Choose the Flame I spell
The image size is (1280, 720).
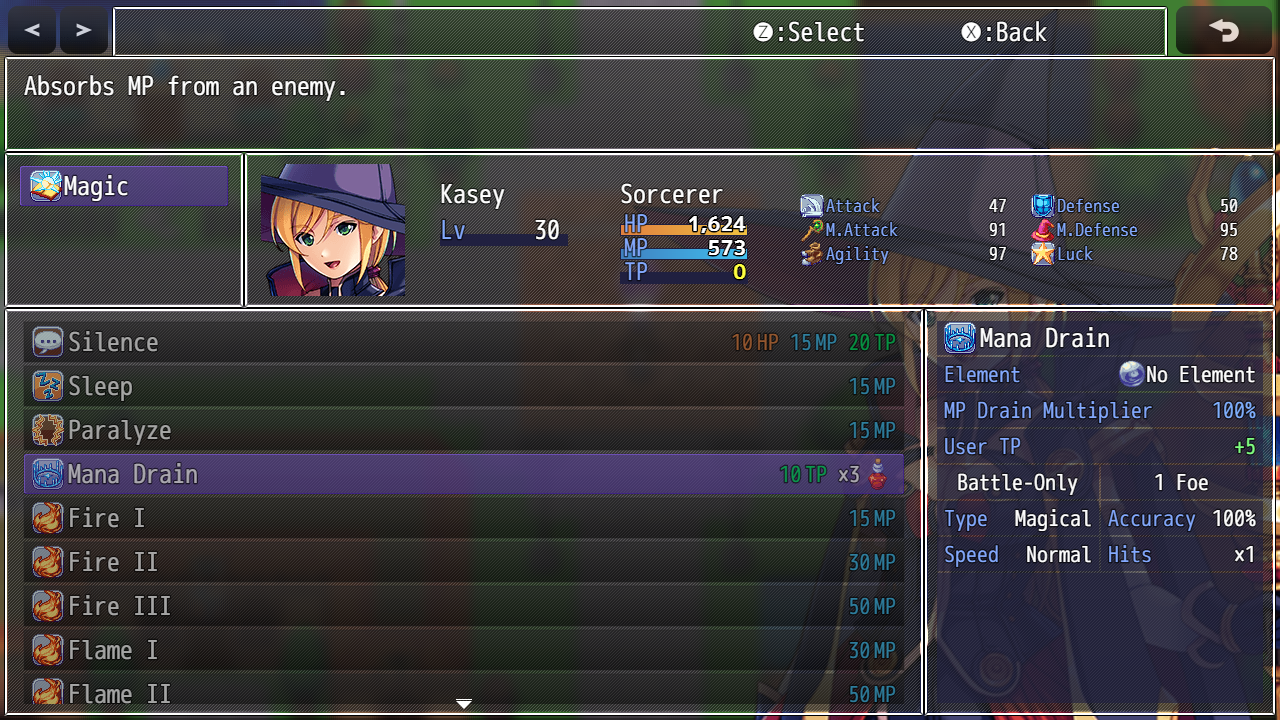click(x=463, y=650)
